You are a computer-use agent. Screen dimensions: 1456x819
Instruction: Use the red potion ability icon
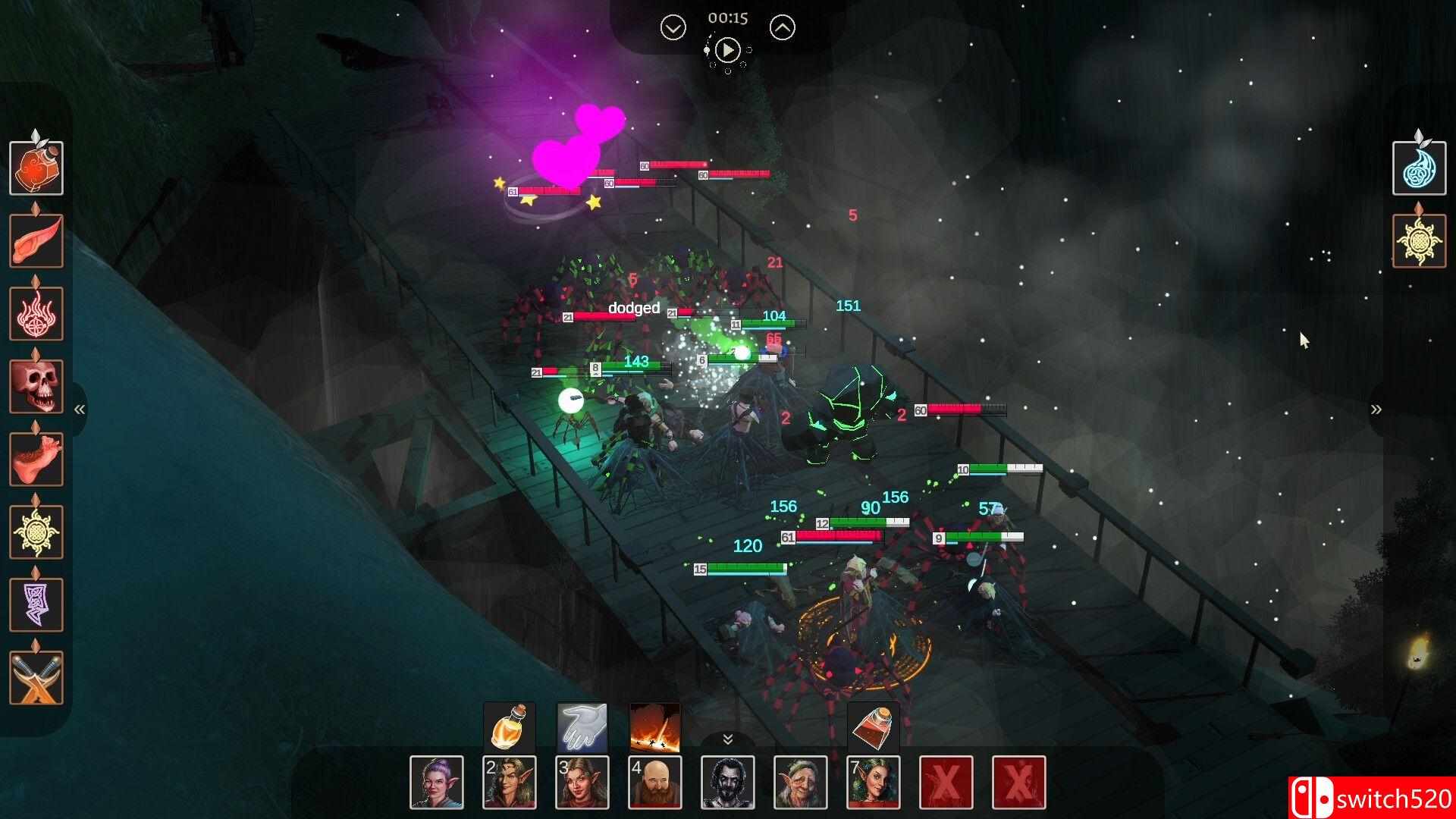point(36,168)
